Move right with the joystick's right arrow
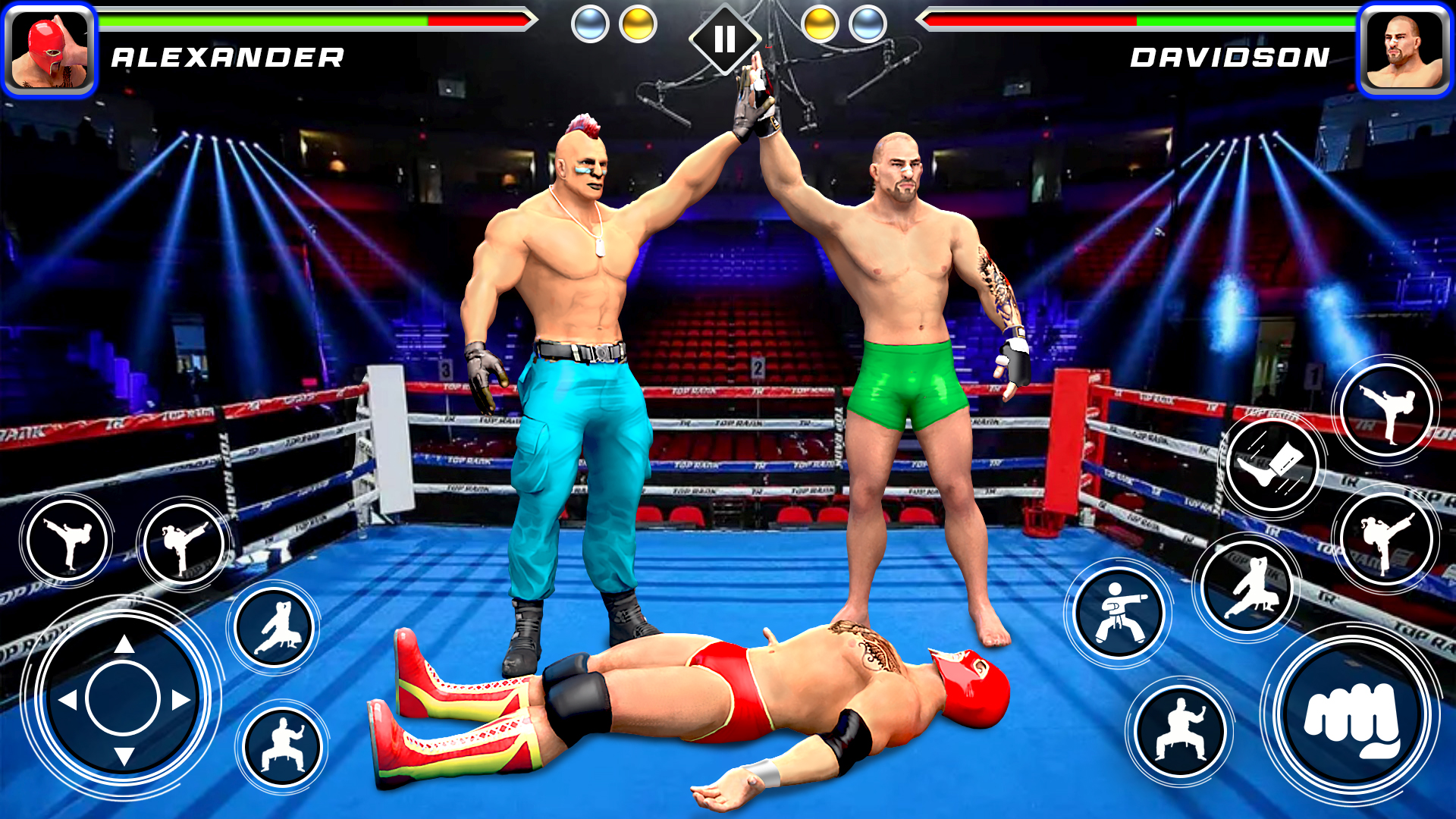Image resolution: width=1456 pixels, height=819 pixels. click(180, 700)
